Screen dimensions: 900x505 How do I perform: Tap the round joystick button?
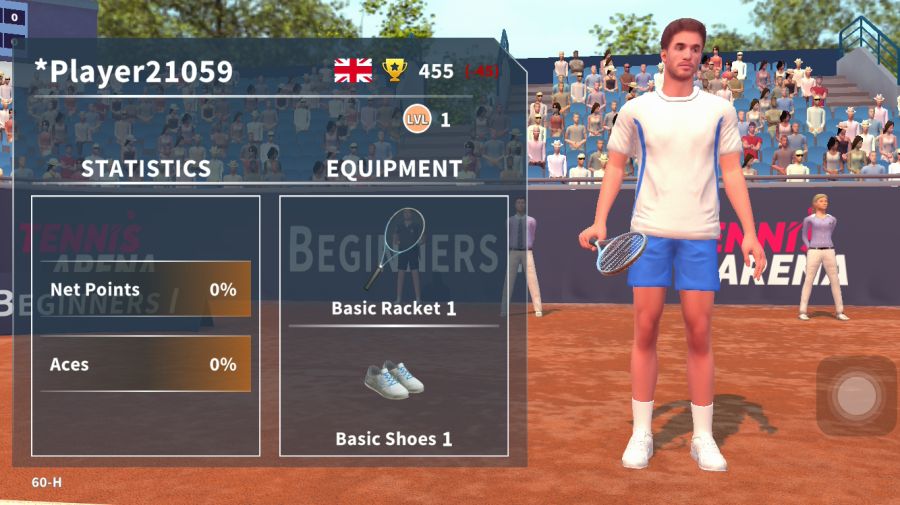click(856, 396)
